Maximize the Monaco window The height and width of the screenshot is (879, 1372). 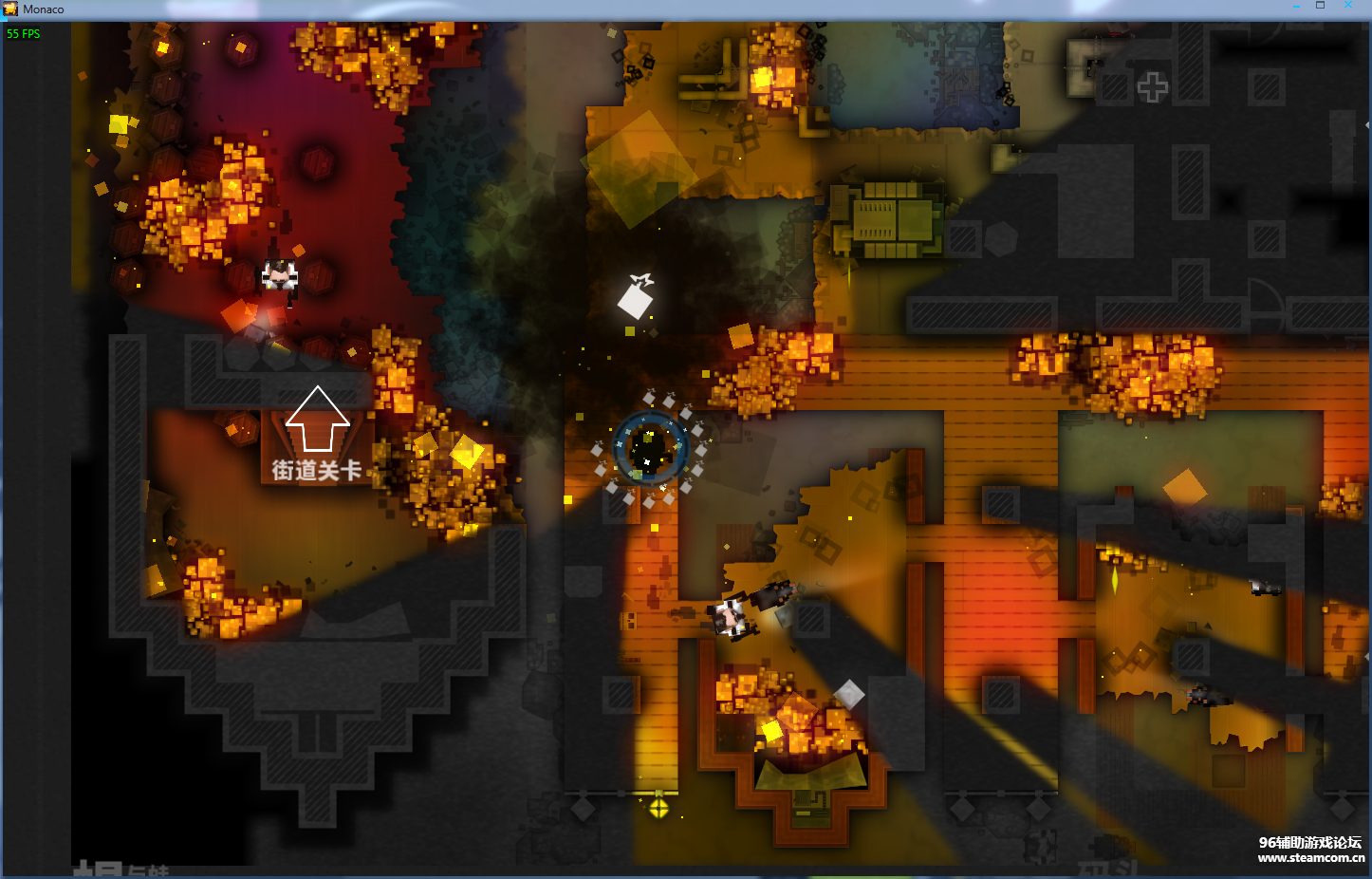(x=1320, y=6)
